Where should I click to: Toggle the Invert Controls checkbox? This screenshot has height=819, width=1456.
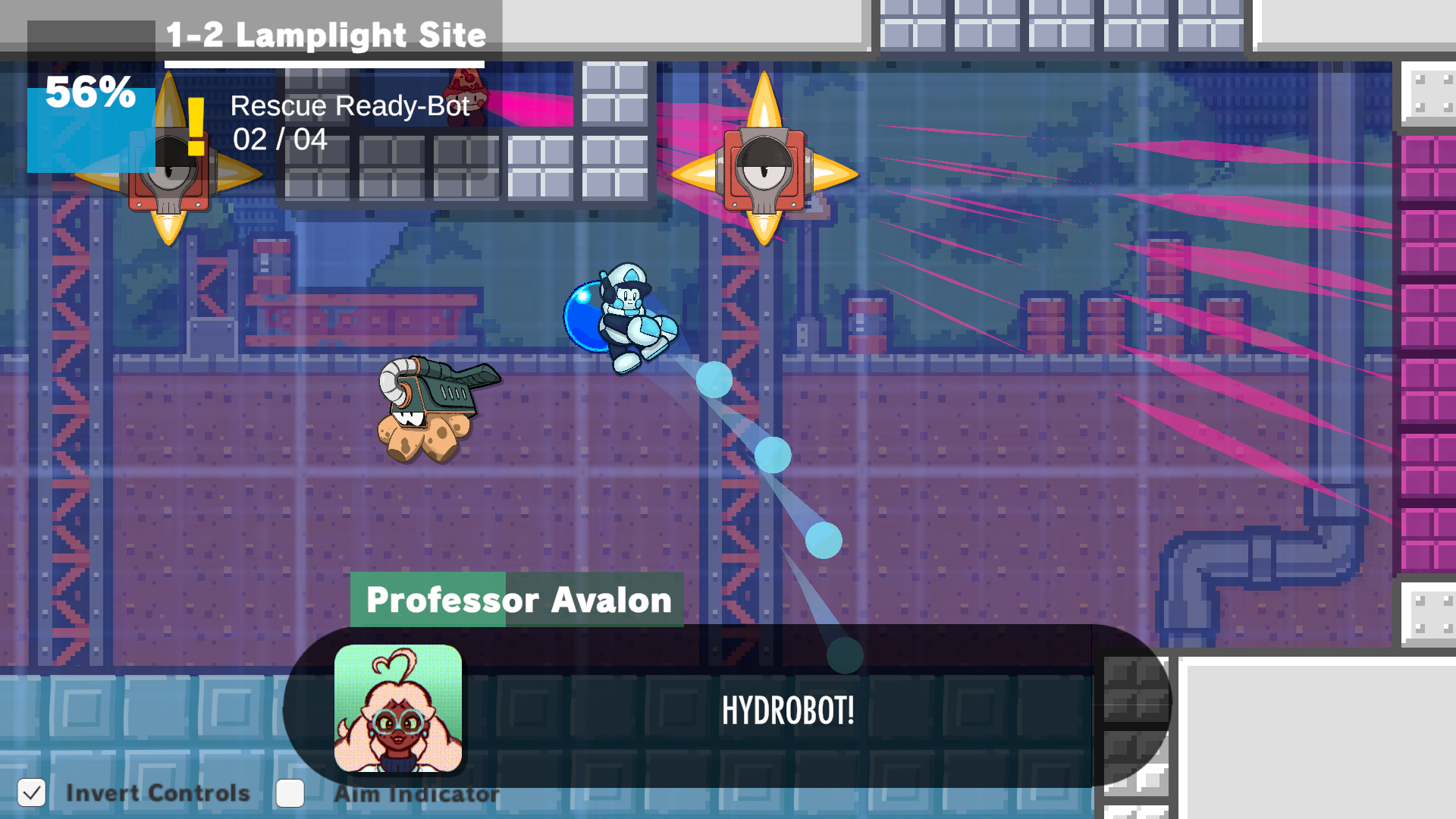(32, 793)
